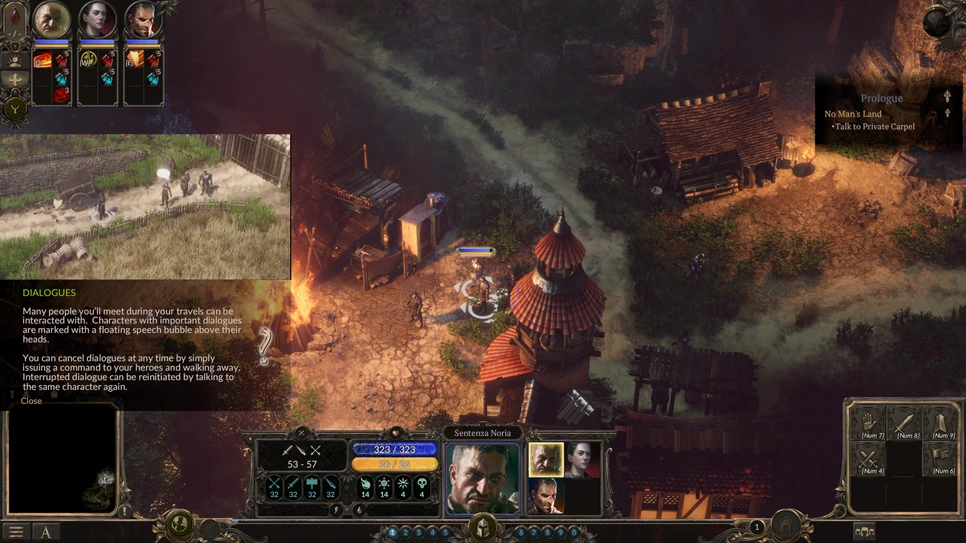Close the Dialogues tutorial panel
Viewport: 966px width, 543px height.
31,401
